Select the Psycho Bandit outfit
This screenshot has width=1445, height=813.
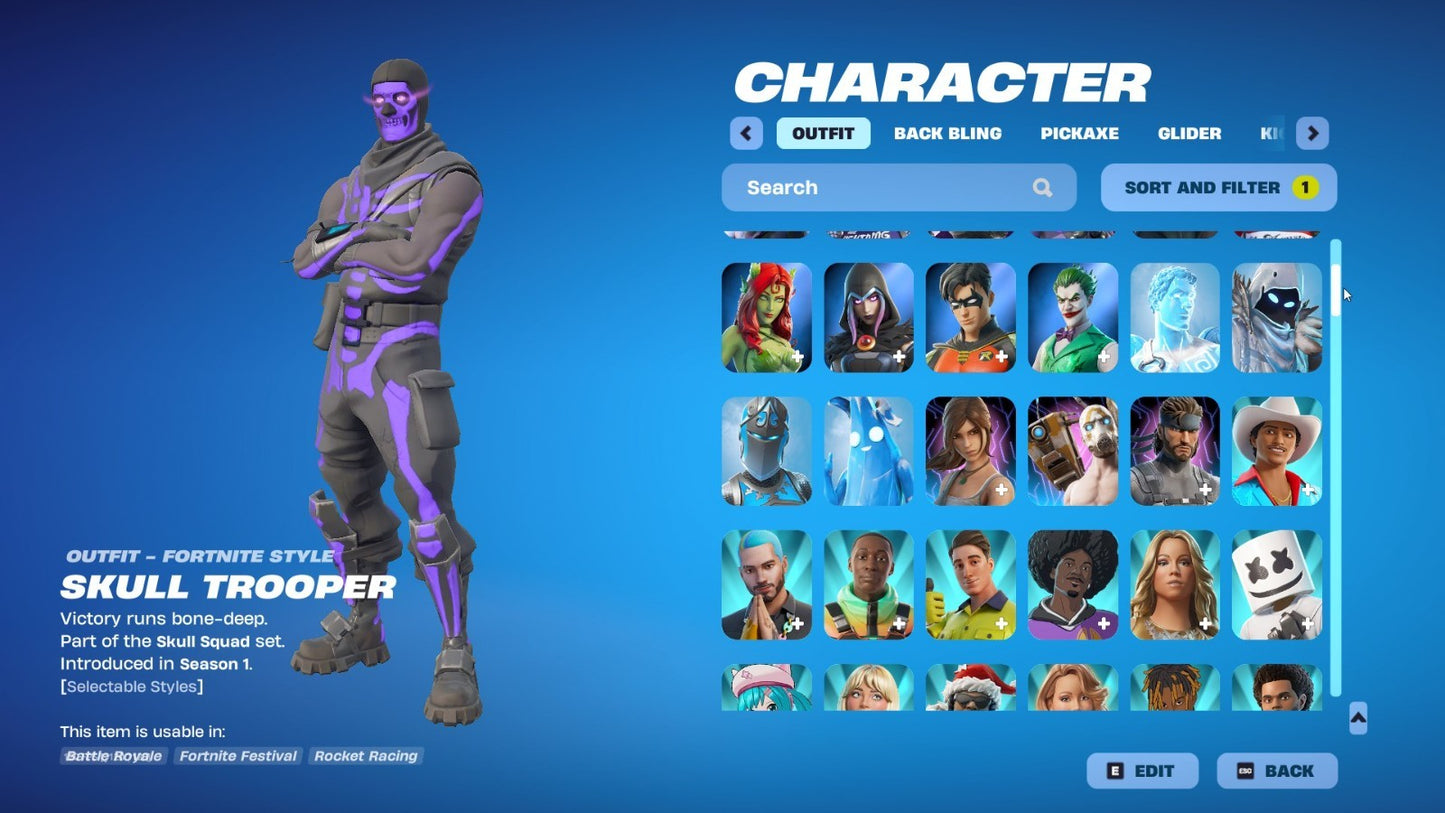click(1072, 451)
